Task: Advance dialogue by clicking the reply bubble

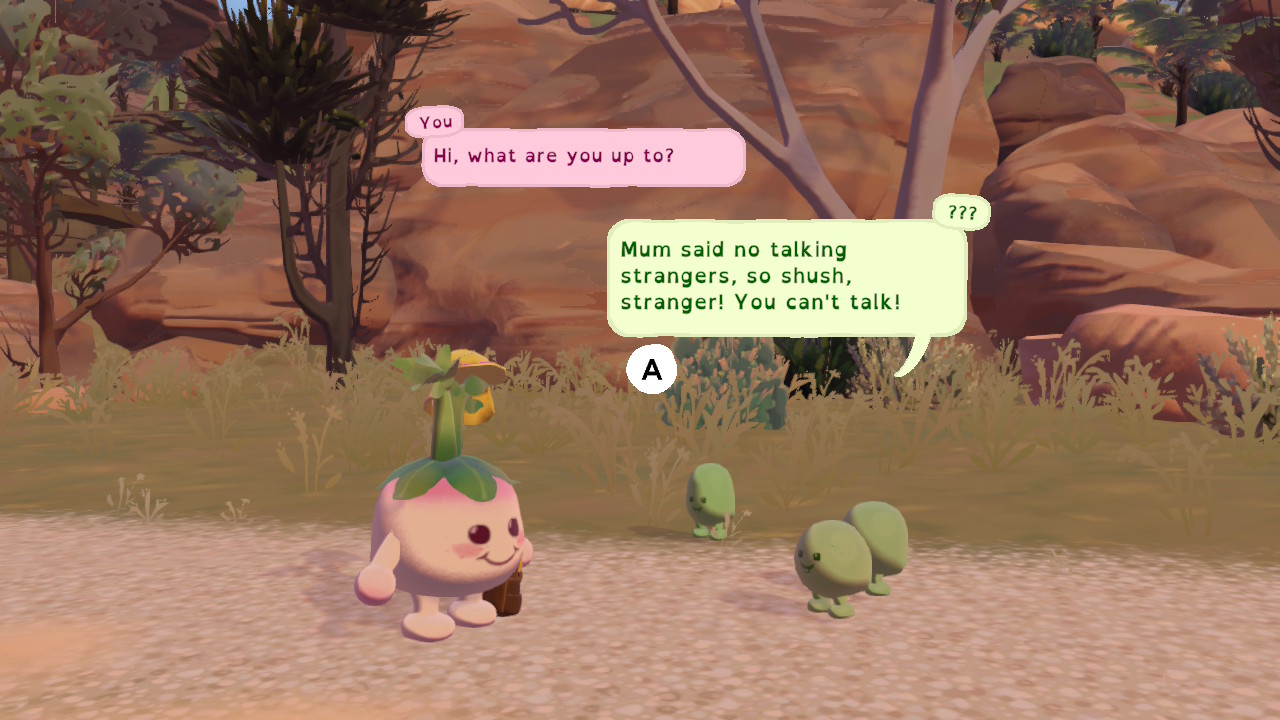Action: [651, 369]
